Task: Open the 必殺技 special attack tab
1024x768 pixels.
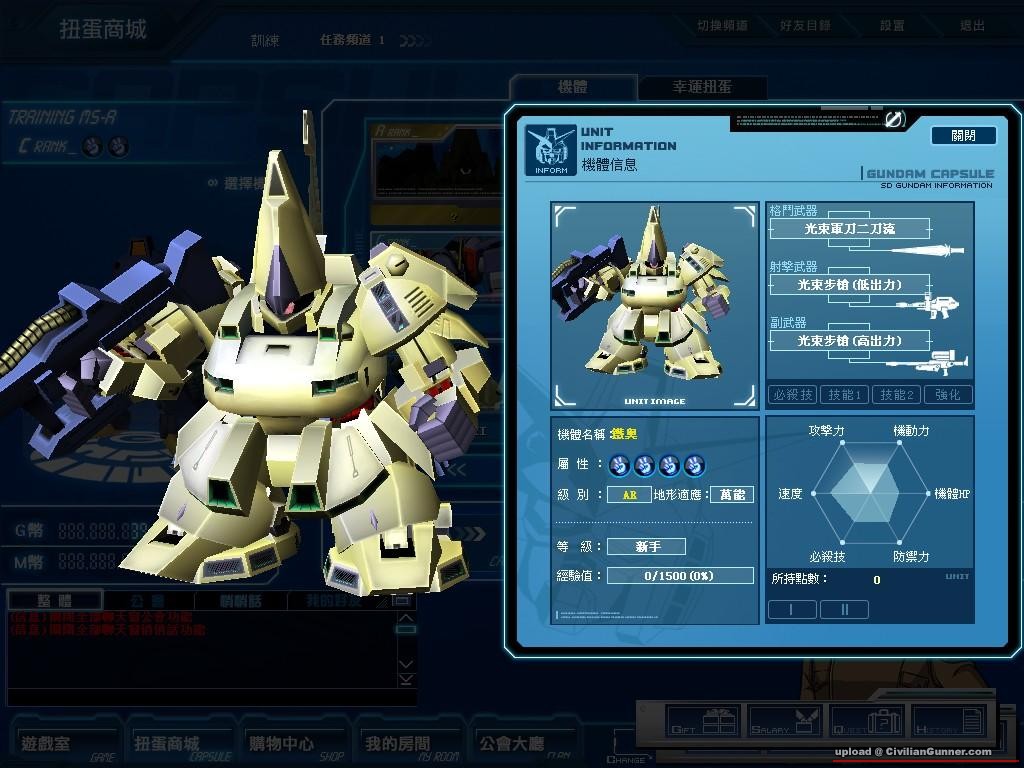Action: 792,395
